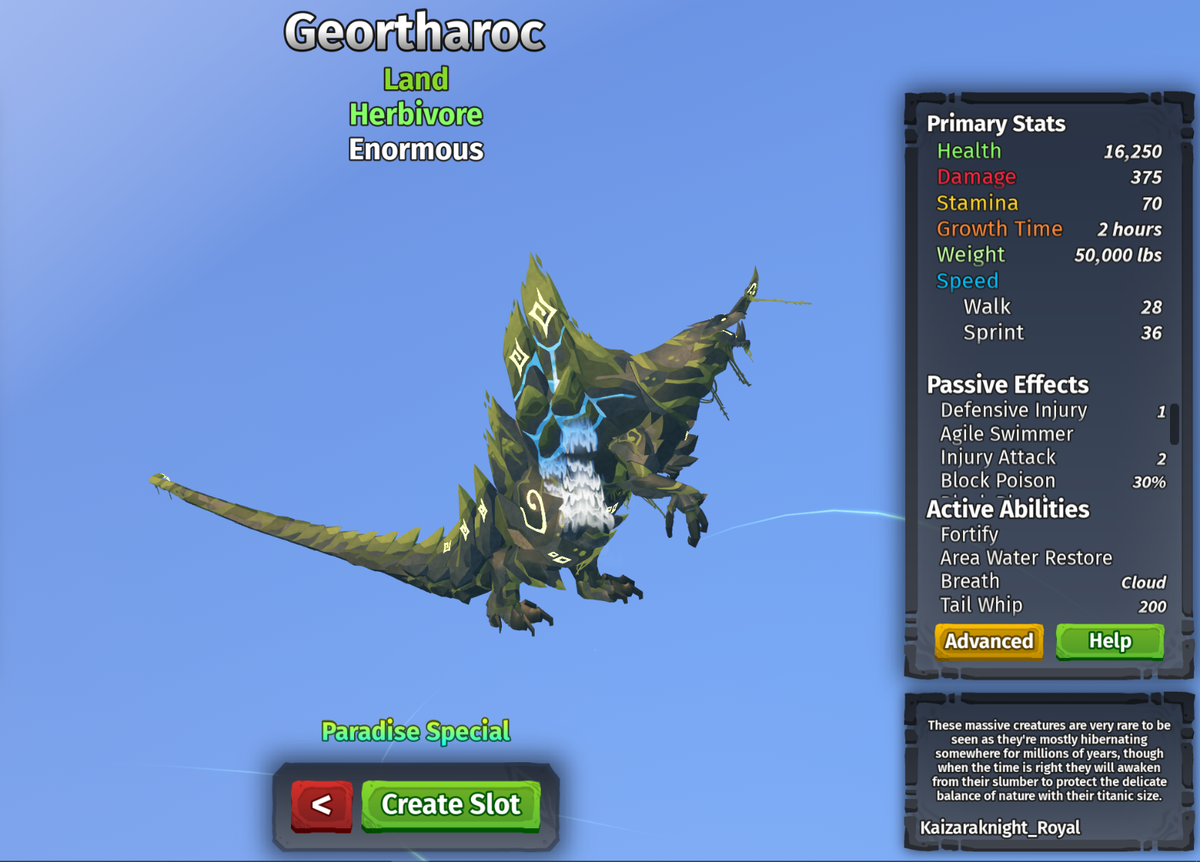Go back with the red arrow button
1200x862 pixels.
coord(321,805)
